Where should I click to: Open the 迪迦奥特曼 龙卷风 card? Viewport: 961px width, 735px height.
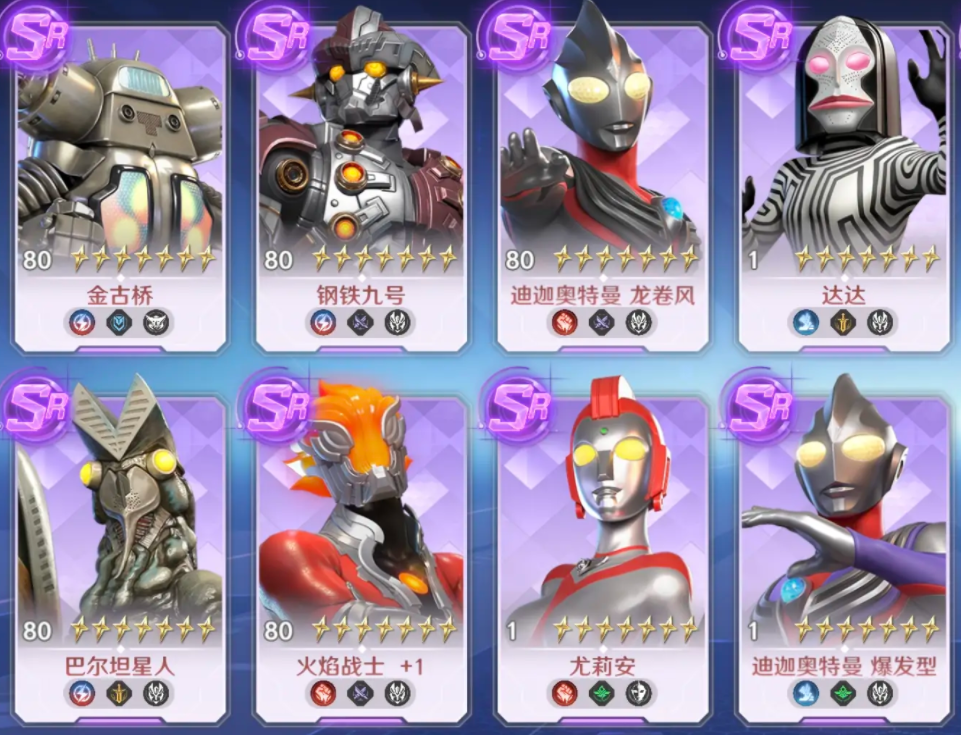pos(602,180)
